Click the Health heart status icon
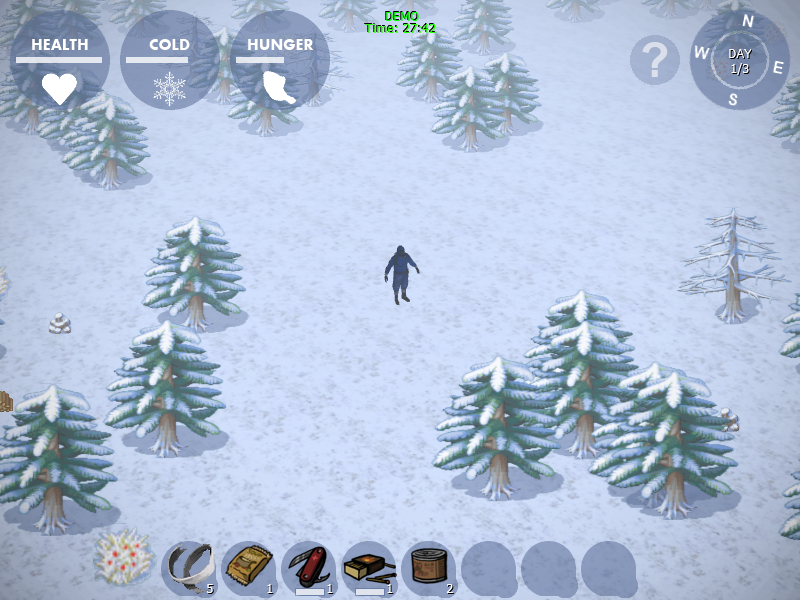 [x=59, y=88]
